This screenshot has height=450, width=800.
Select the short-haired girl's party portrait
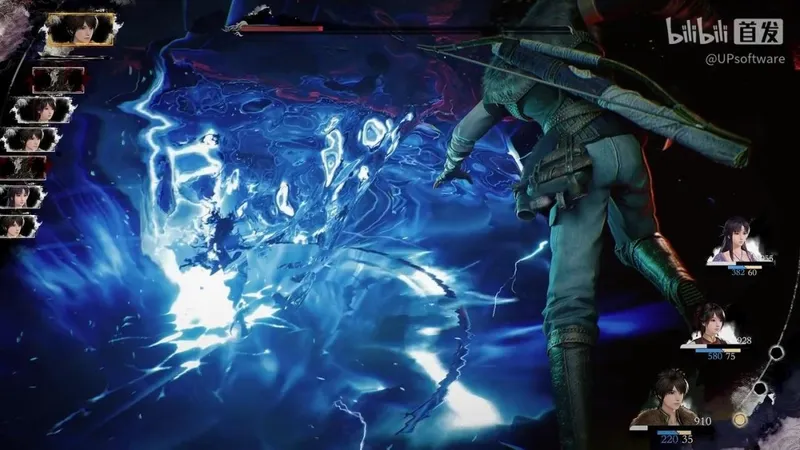[x=707, y=325]
